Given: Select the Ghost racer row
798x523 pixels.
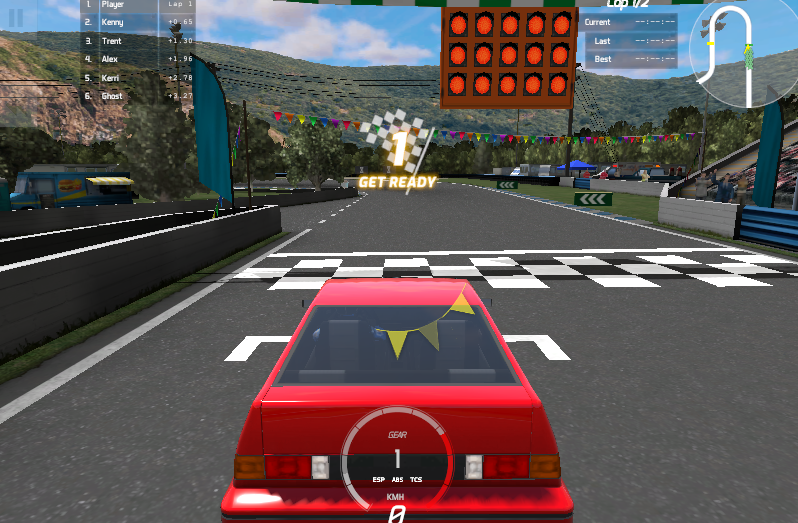Looking at the screenshot, I should (138, 96).
